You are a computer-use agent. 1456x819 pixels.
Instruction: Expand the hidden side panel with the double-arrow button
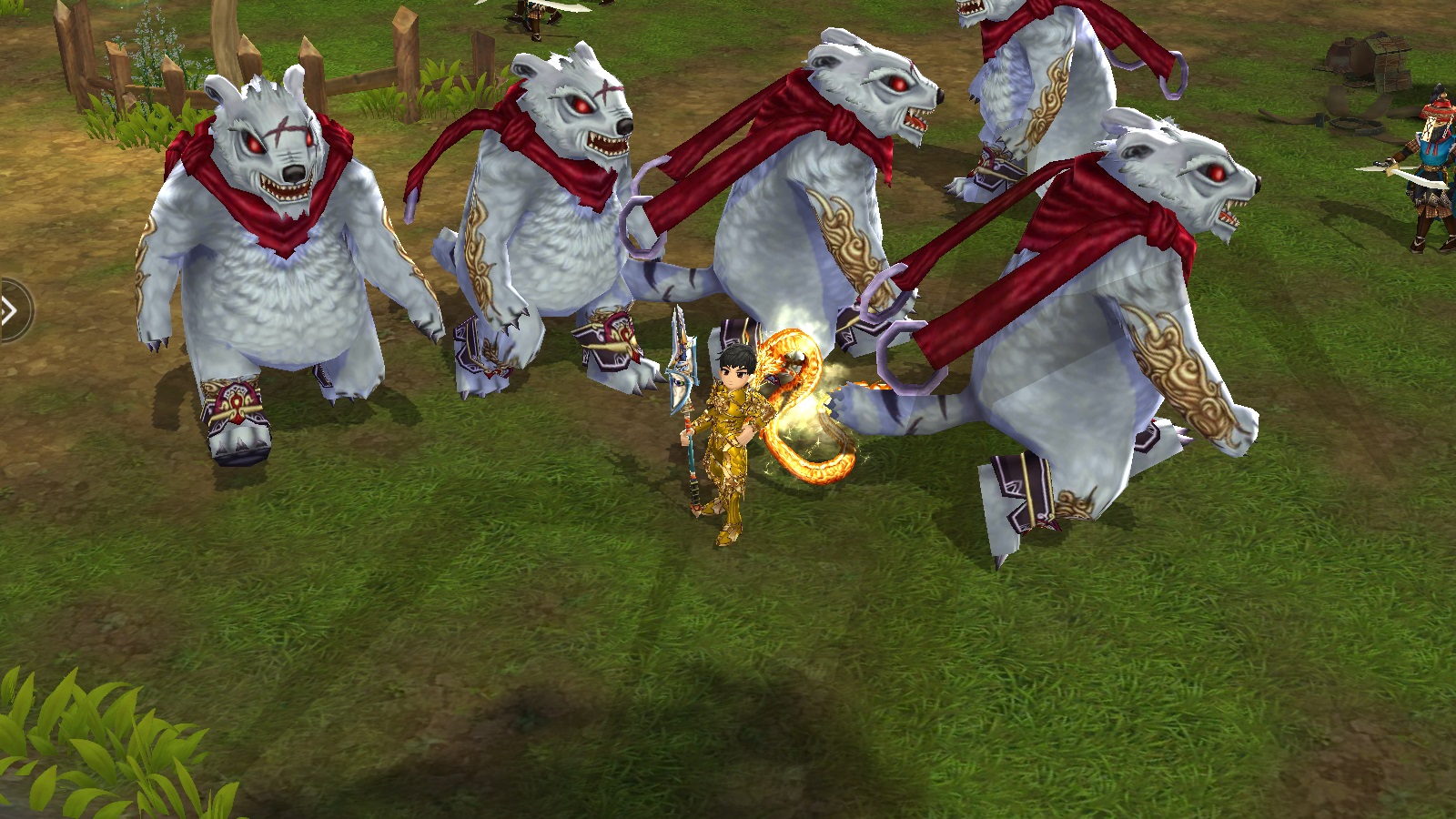[x=11, y=311]
